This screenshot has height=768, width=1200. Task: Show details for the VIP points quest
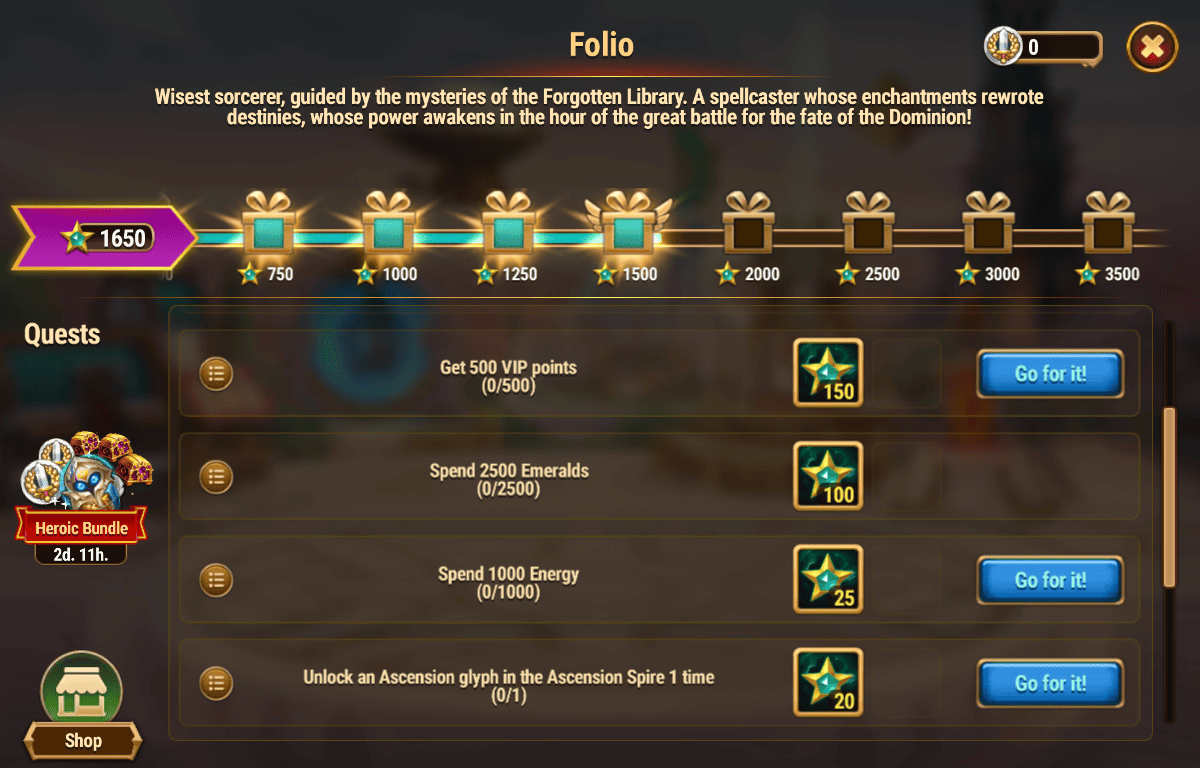pos(216,374)
